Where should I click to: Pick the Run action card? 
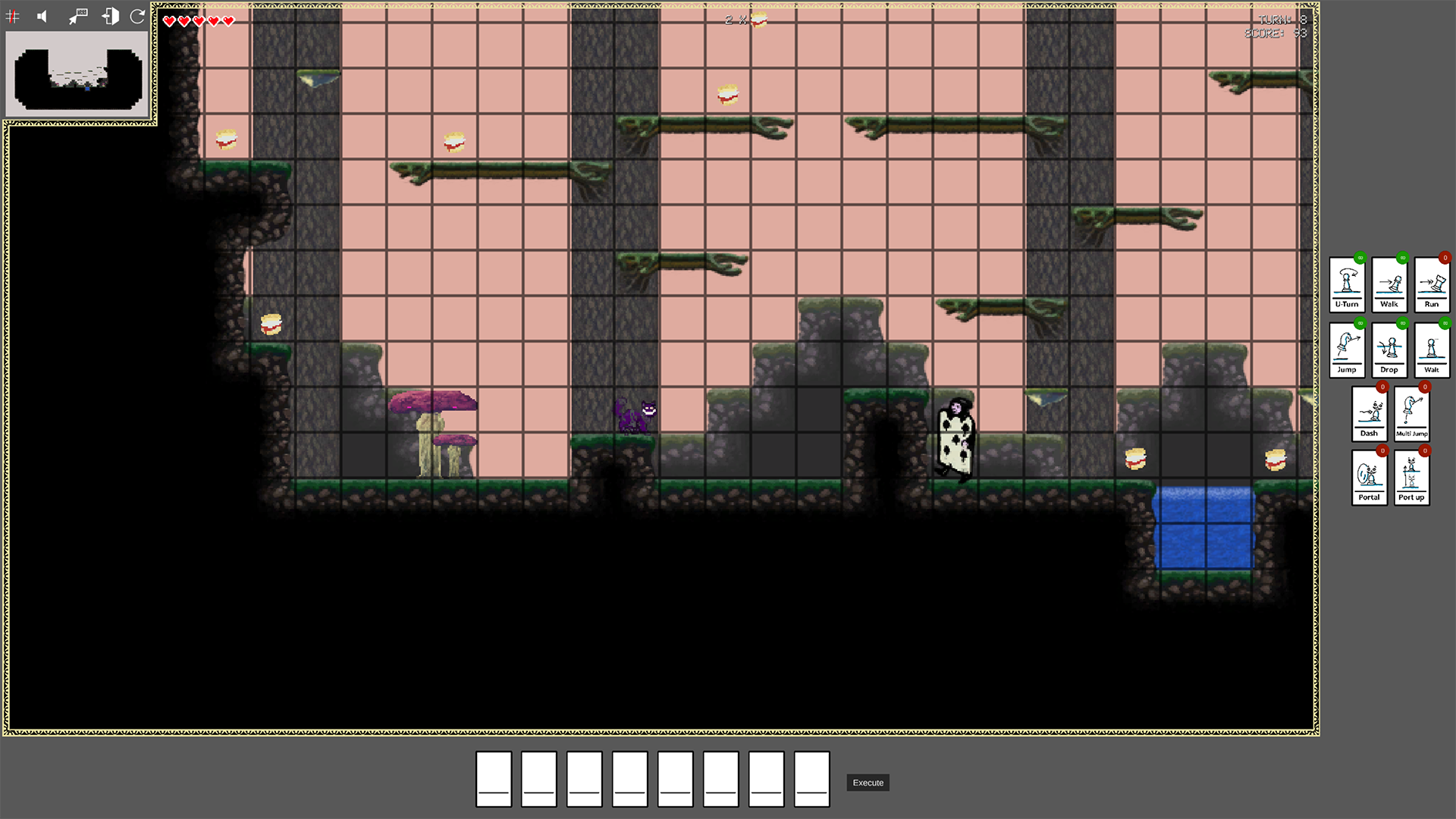click(1432, 284)
